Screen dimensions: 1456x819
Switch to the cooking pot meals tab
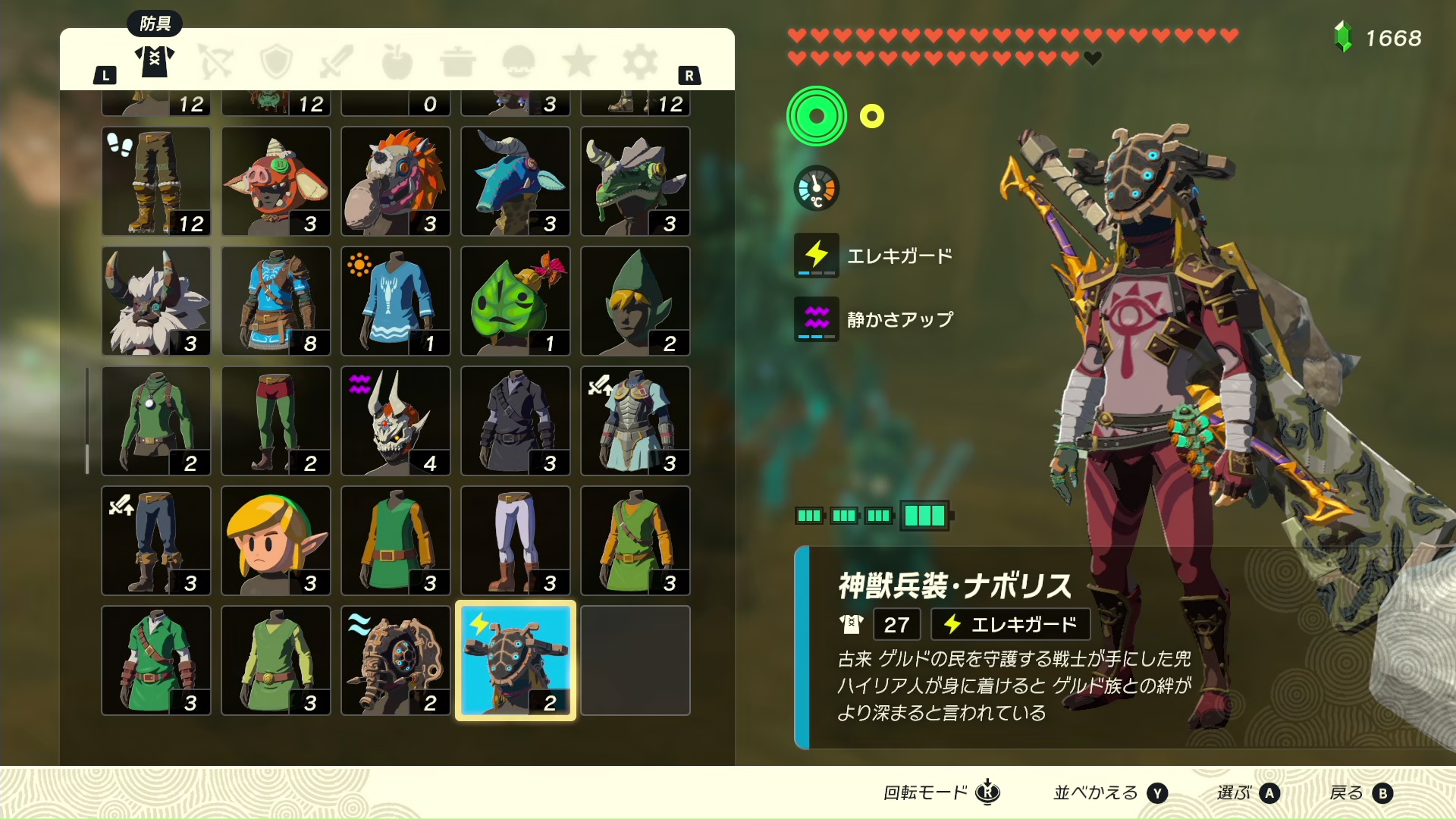(x=457, y=61)
